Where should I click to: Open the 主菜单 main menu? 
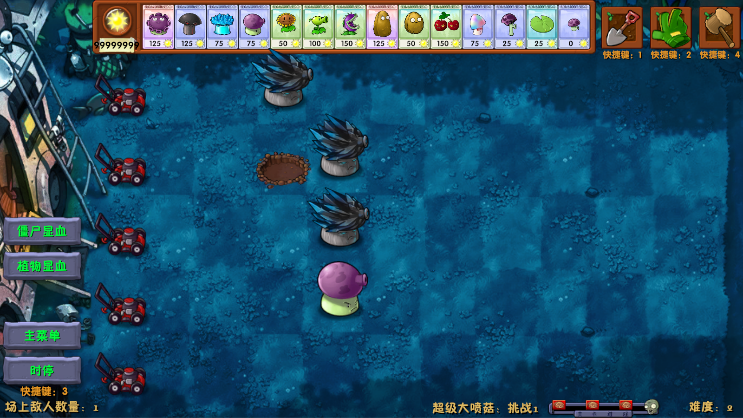(x=41, y=335)
